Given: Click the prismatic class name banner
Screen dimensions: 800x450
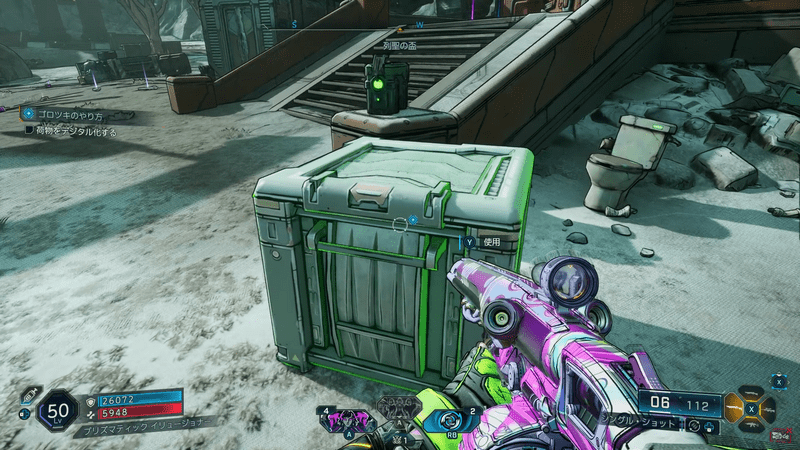Looking at the screenshot, I should click(x=140, y=424).
